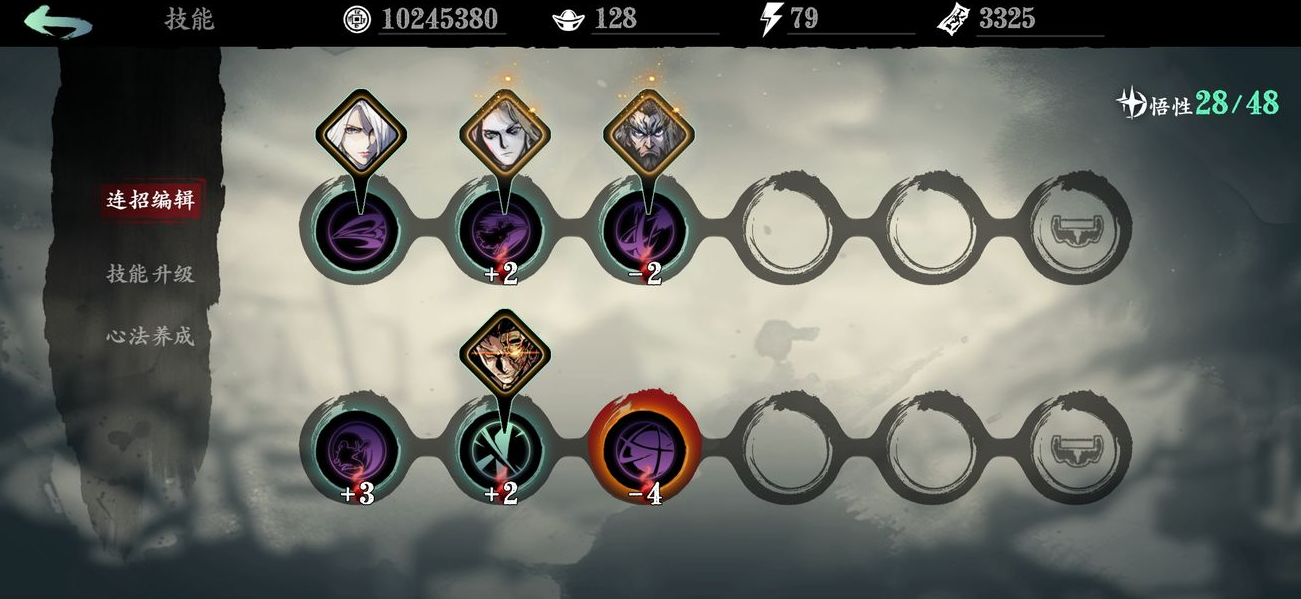Click the skill icon marked +3

[357, 447]
